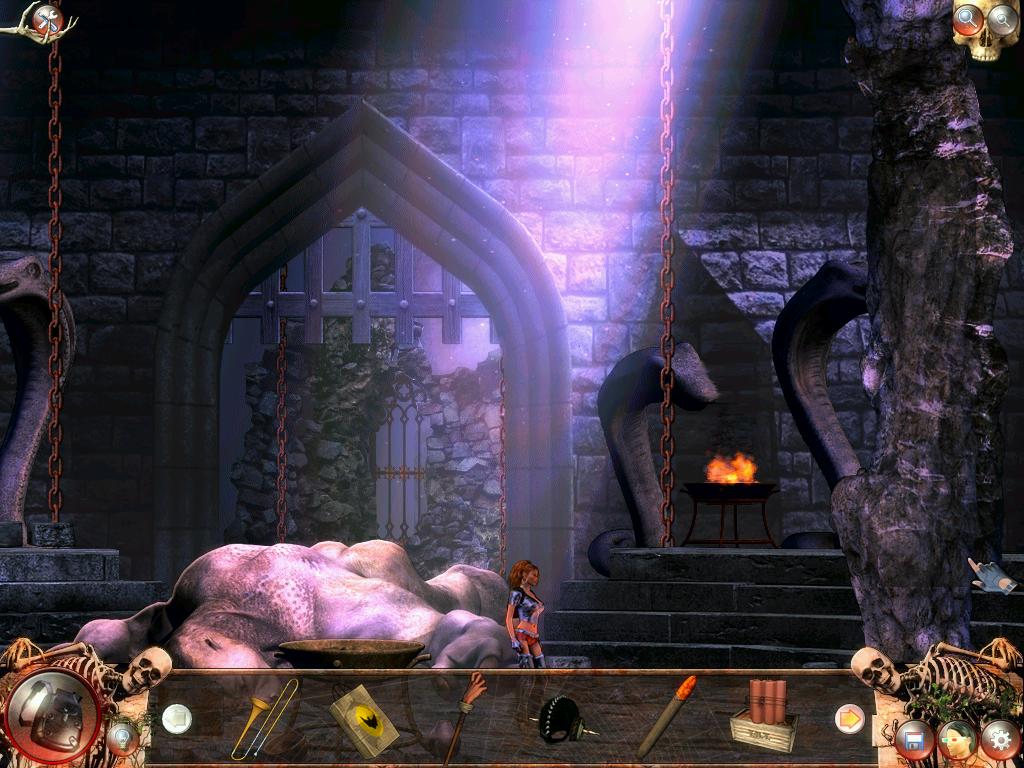
Task: Select the lit cigar inventory item
Action: 664,716
